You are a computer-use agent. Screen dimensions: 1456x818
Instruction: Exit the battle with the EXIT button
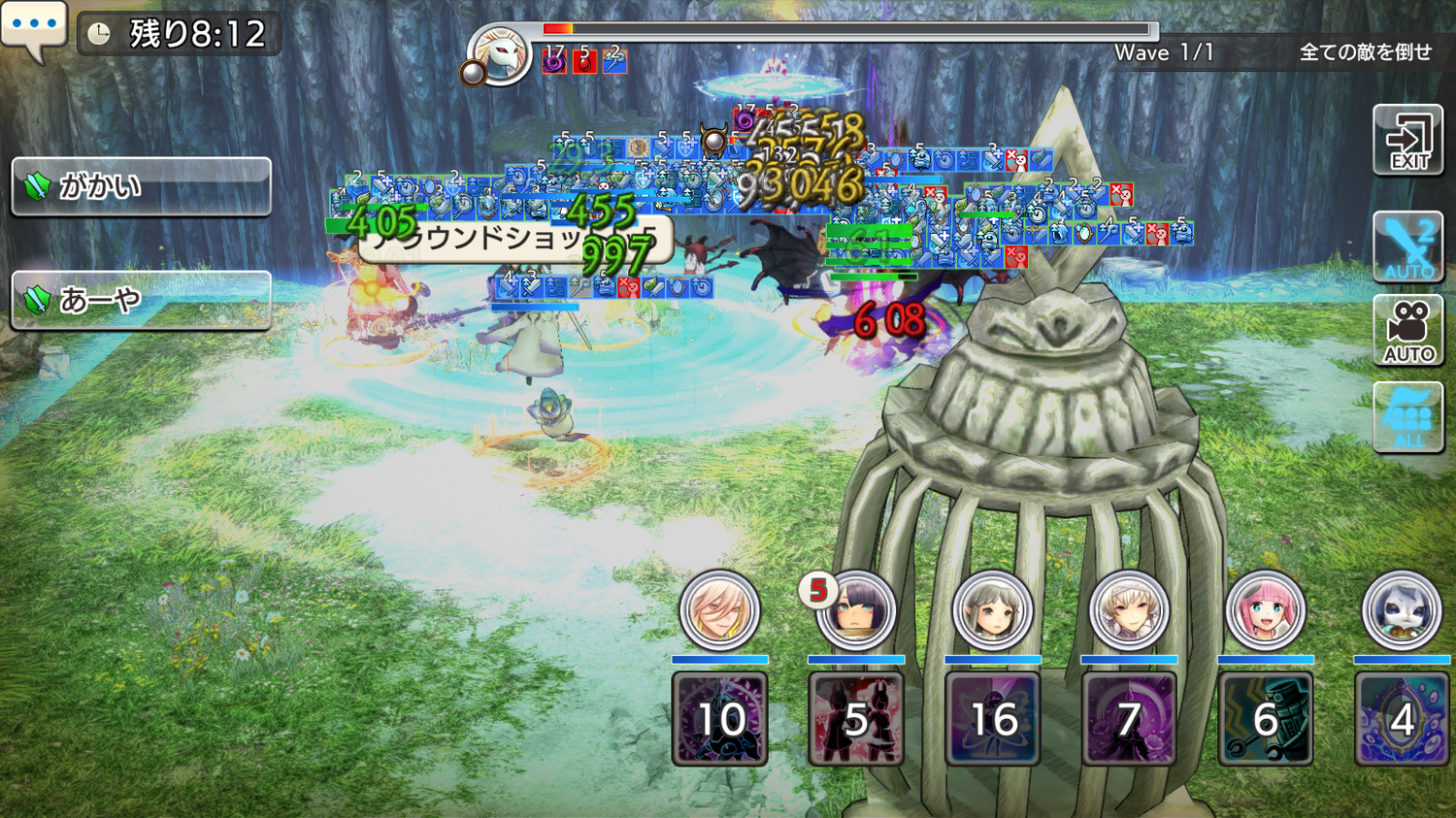pos(1407,141)
